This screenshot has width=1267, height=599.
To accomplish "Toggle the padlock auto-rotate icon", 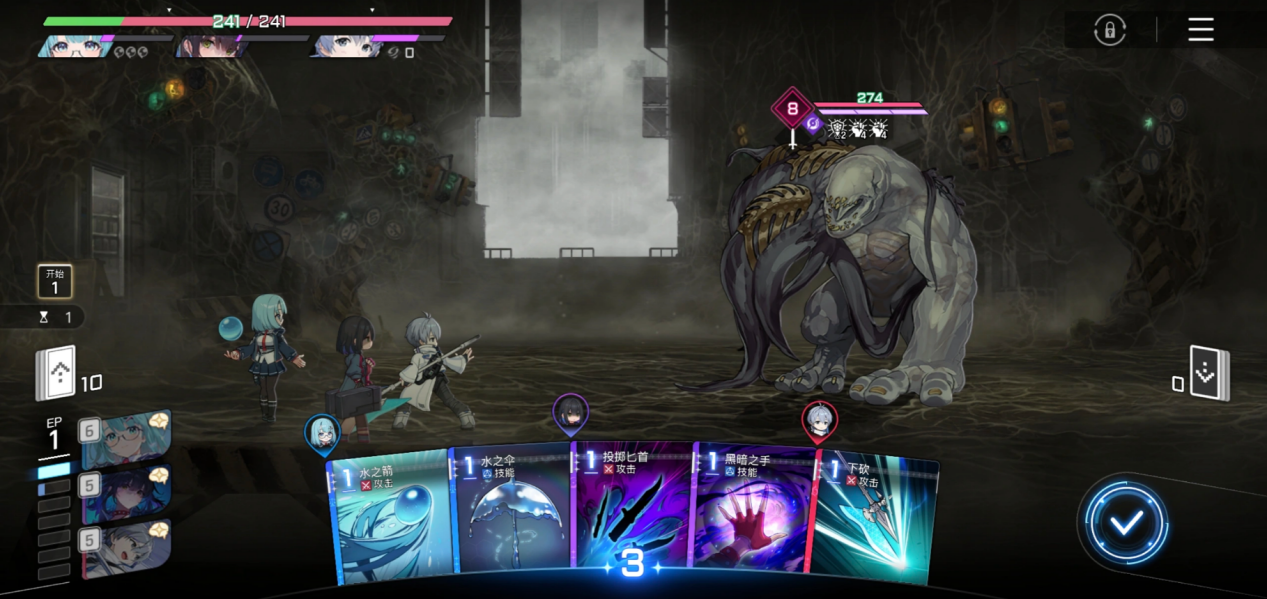I will pos(1109,30).
